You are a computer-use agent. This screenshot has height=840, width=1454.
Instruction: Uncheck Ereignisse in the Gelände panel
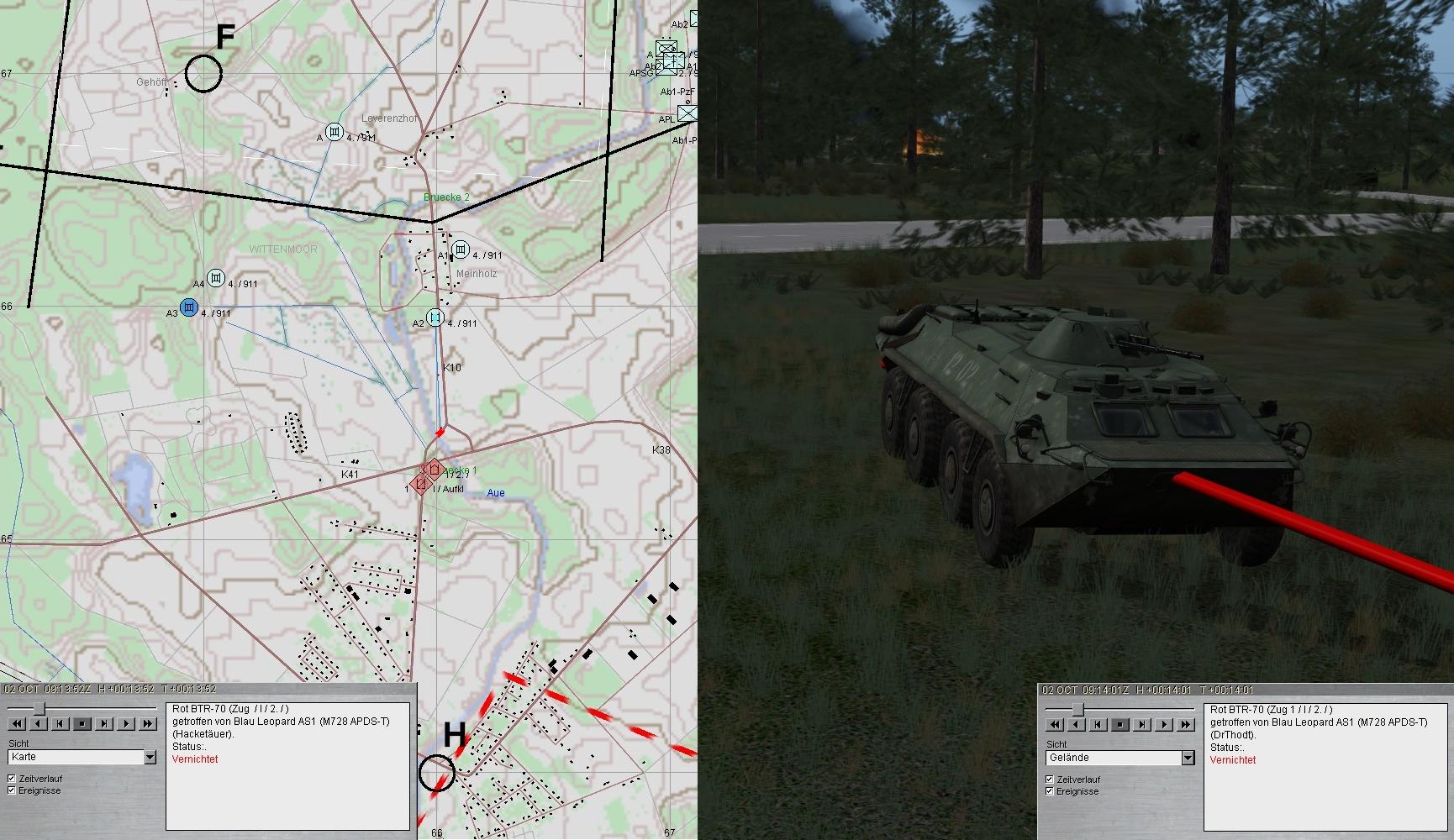click(x=1050, y=791)
